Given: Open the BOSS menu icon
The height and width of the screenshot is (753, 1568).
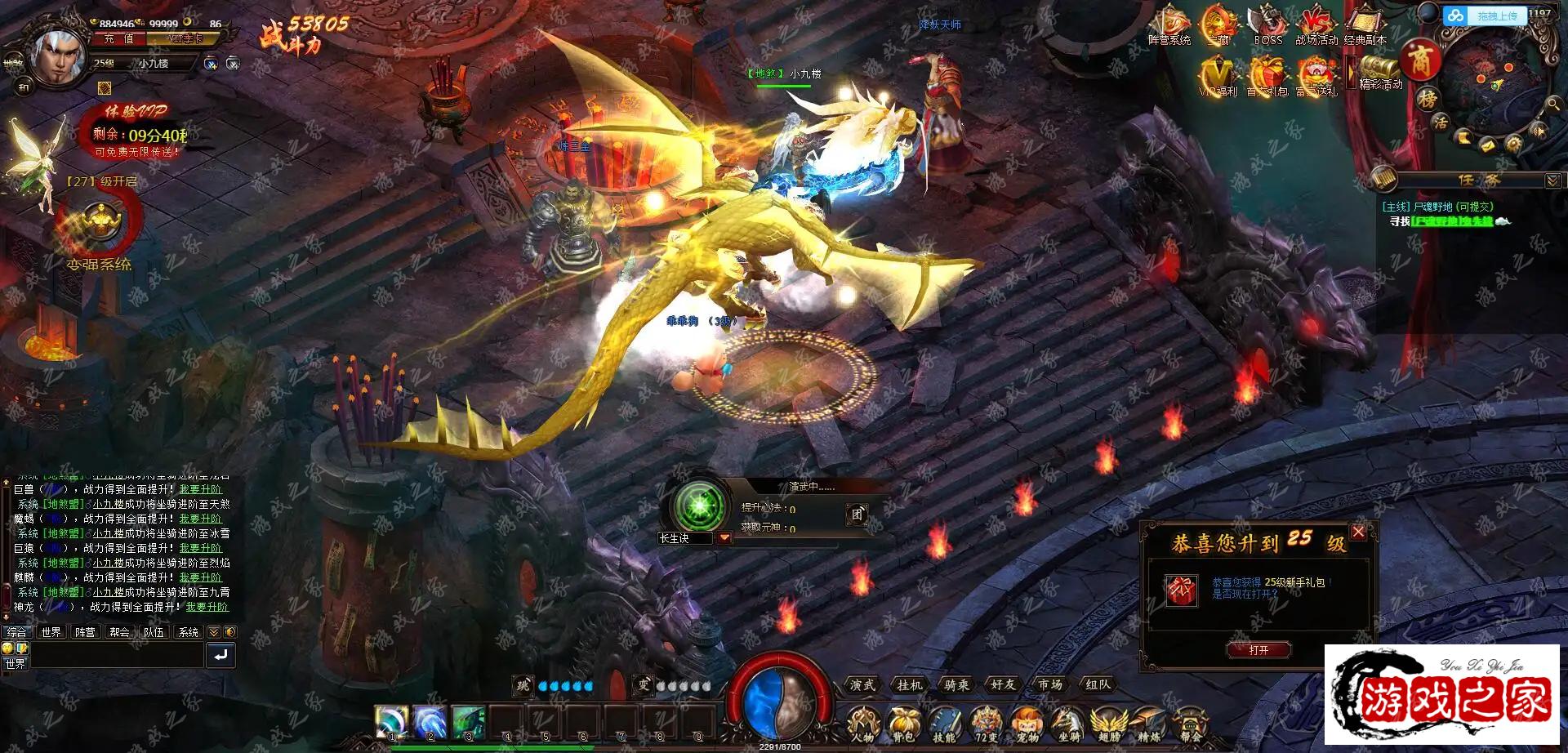Looking at the screenshot, I should 1267,26.
